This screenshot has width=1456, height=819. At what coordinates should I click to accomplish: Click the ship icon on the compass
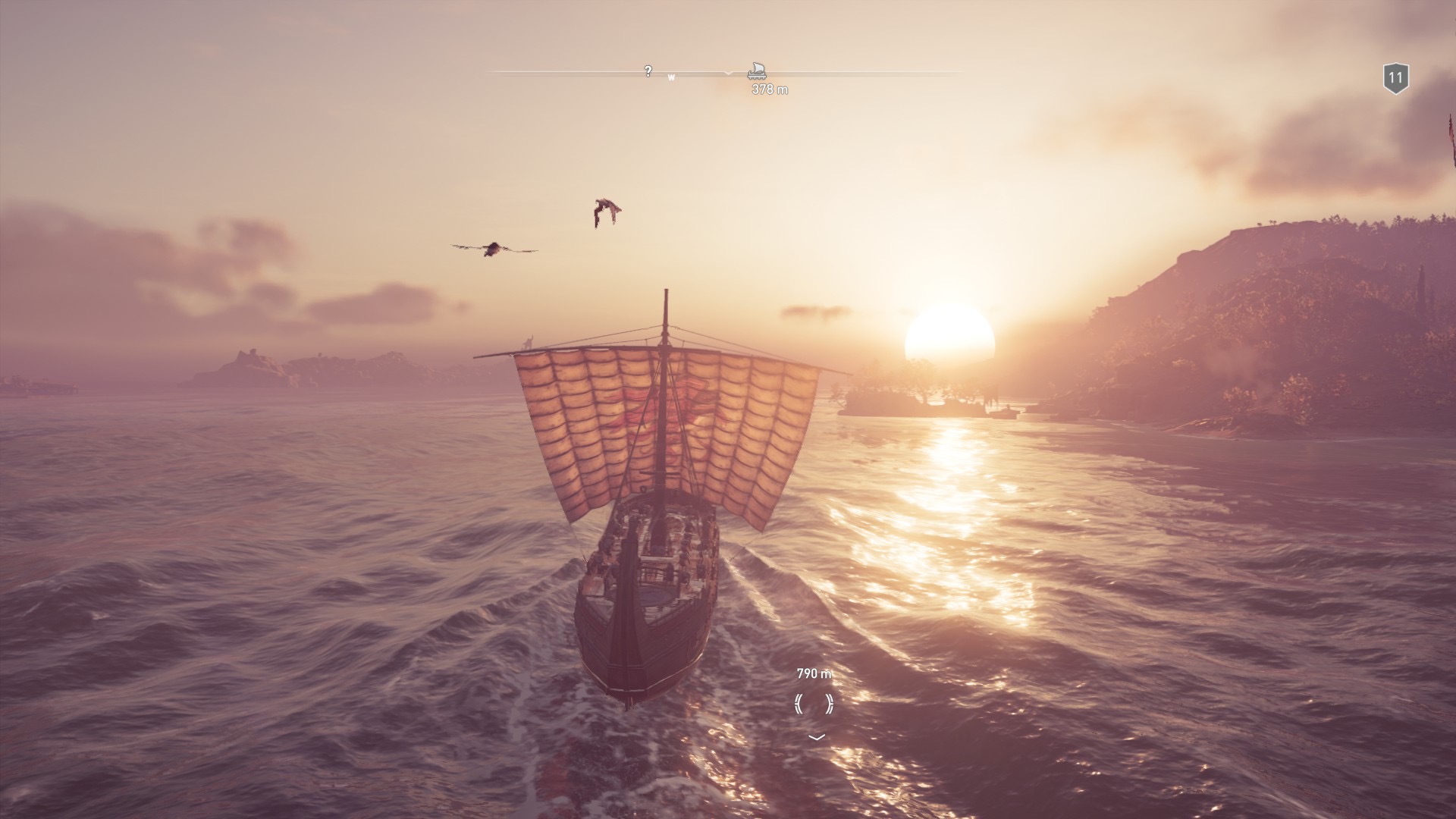pyautogui.click(x=756, y=71)
